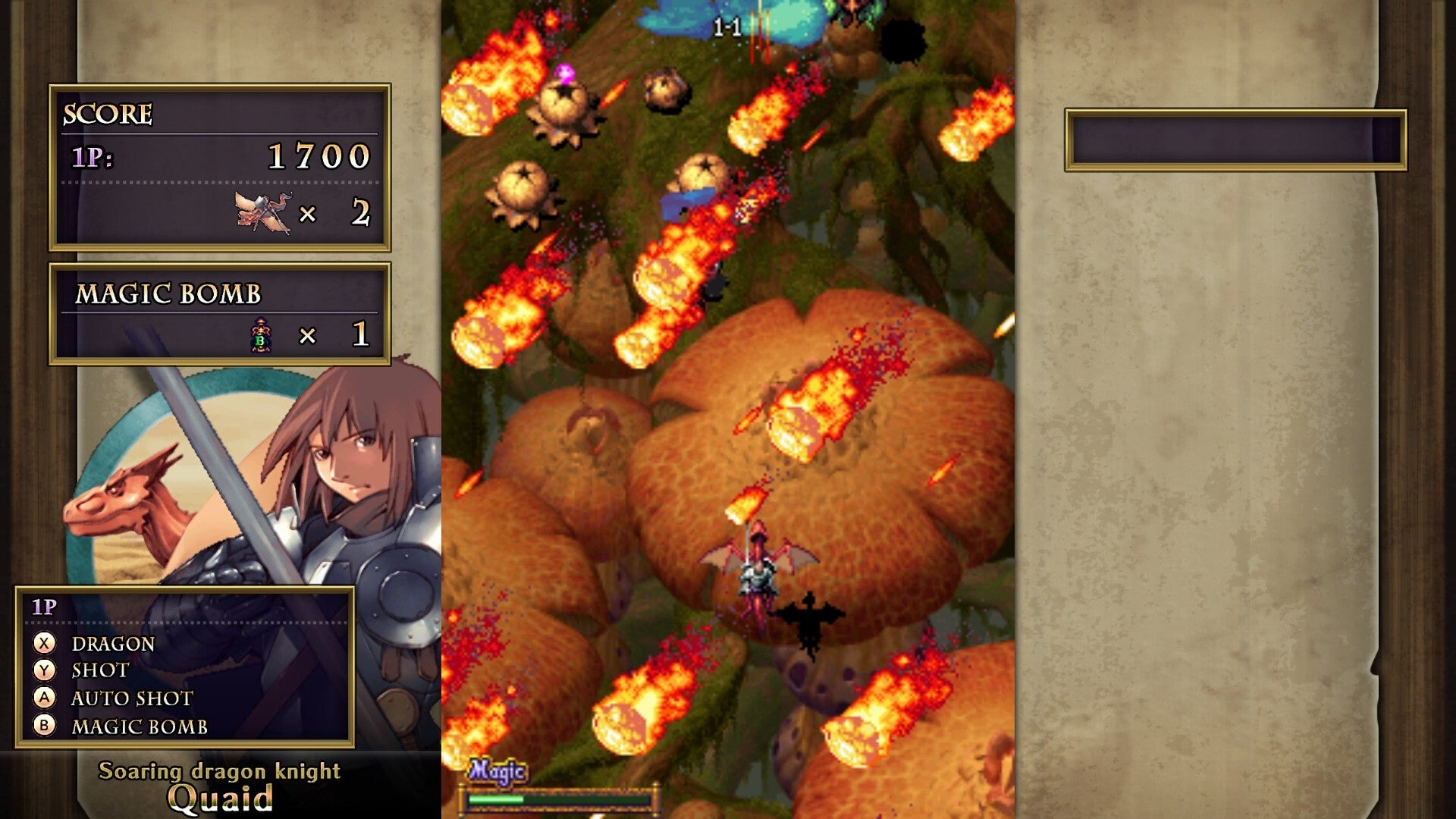
Task: Click the stage indicator 1-1 label
Action: (726, 24)
